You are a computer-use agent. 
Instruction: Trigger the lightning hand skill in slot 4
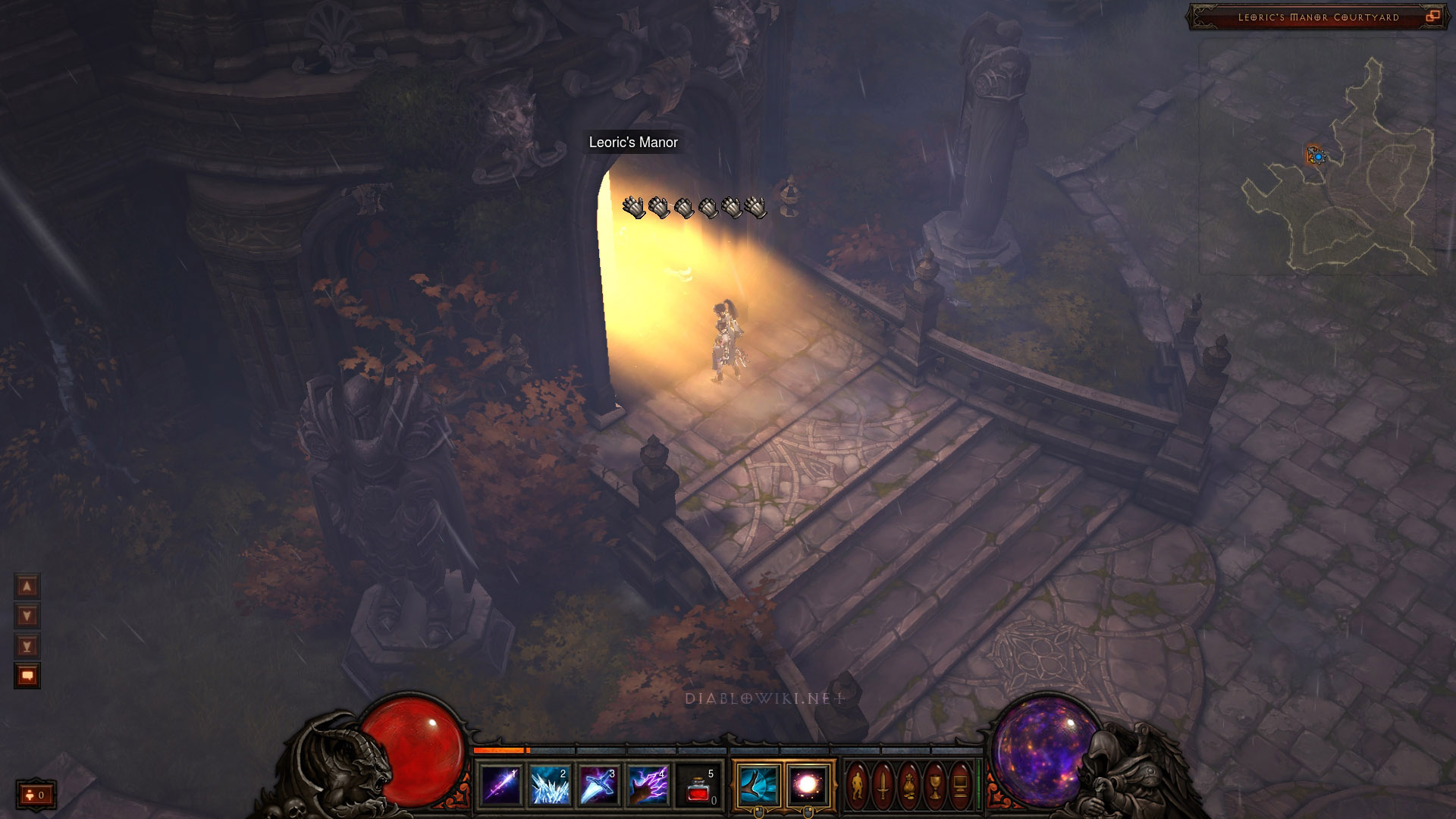(648, 786)
